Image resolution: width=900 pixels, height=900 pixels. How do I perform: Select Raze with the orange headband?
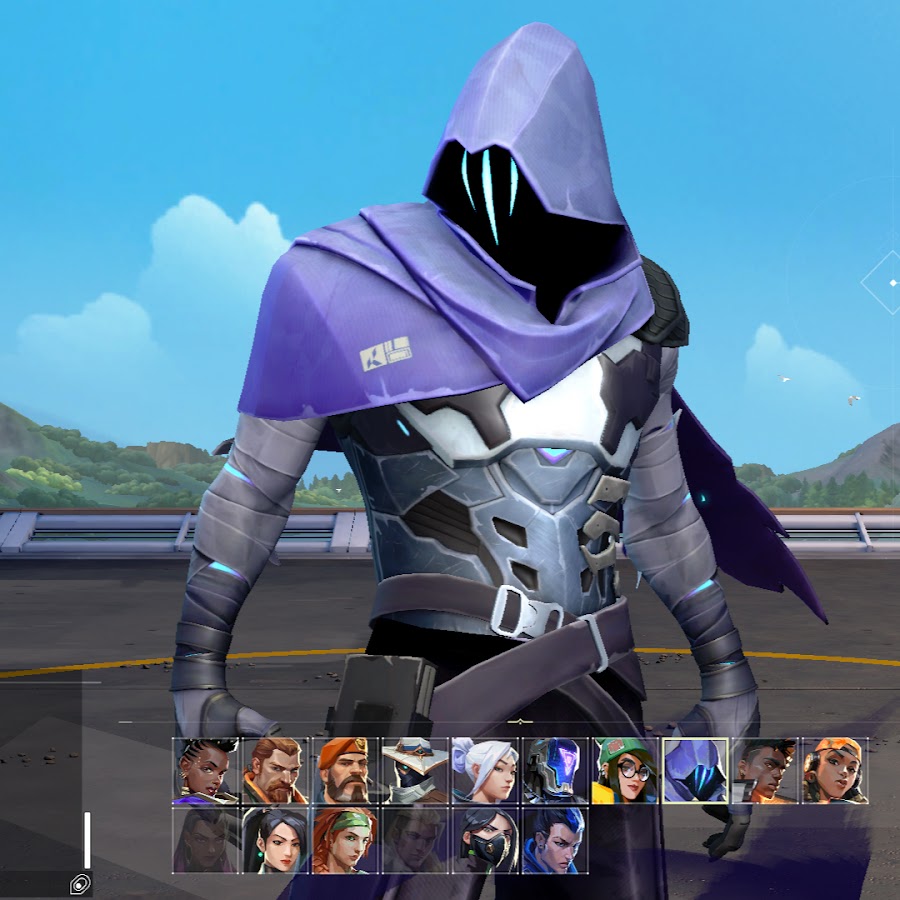[x=836, y=771]
